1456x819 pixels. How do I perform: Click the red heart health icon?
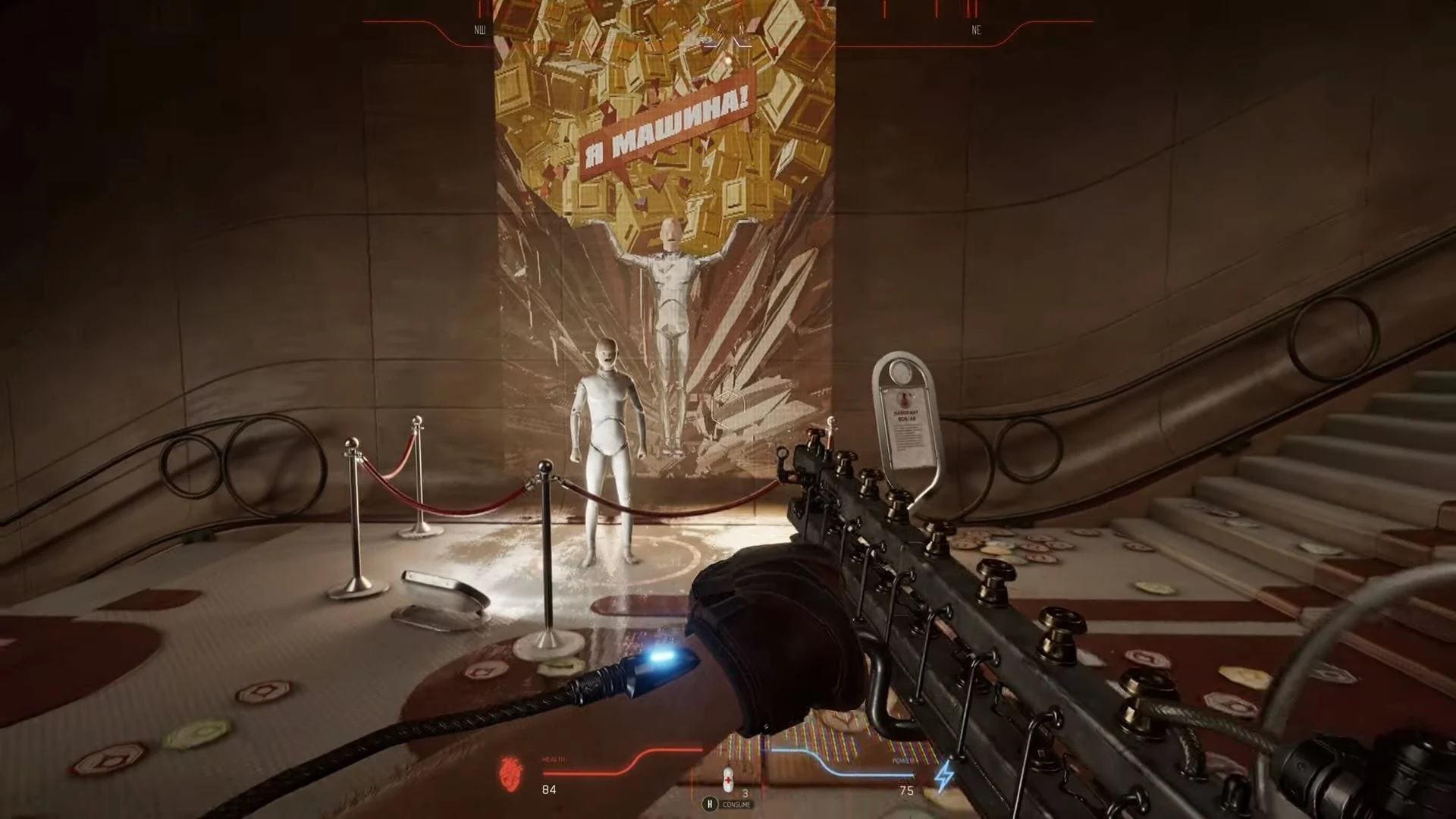(511, 773)
